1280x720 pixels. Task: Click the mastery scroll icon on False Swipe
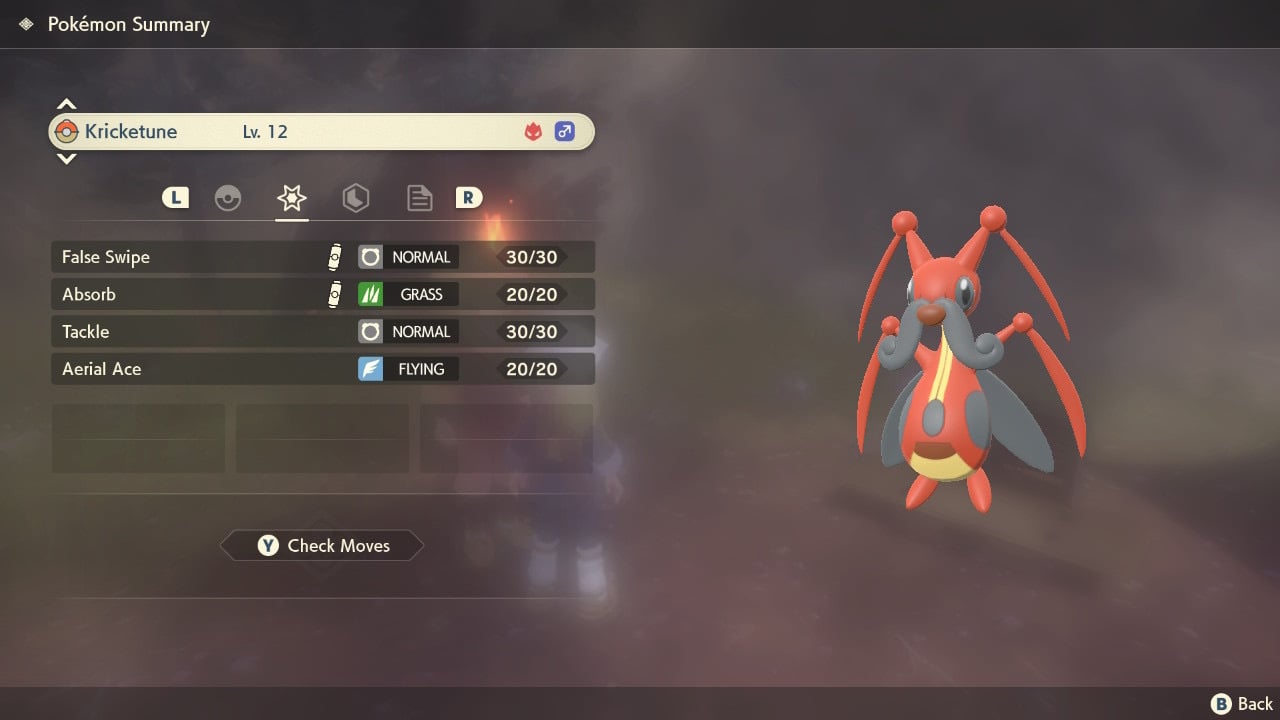tap(334, 256)
